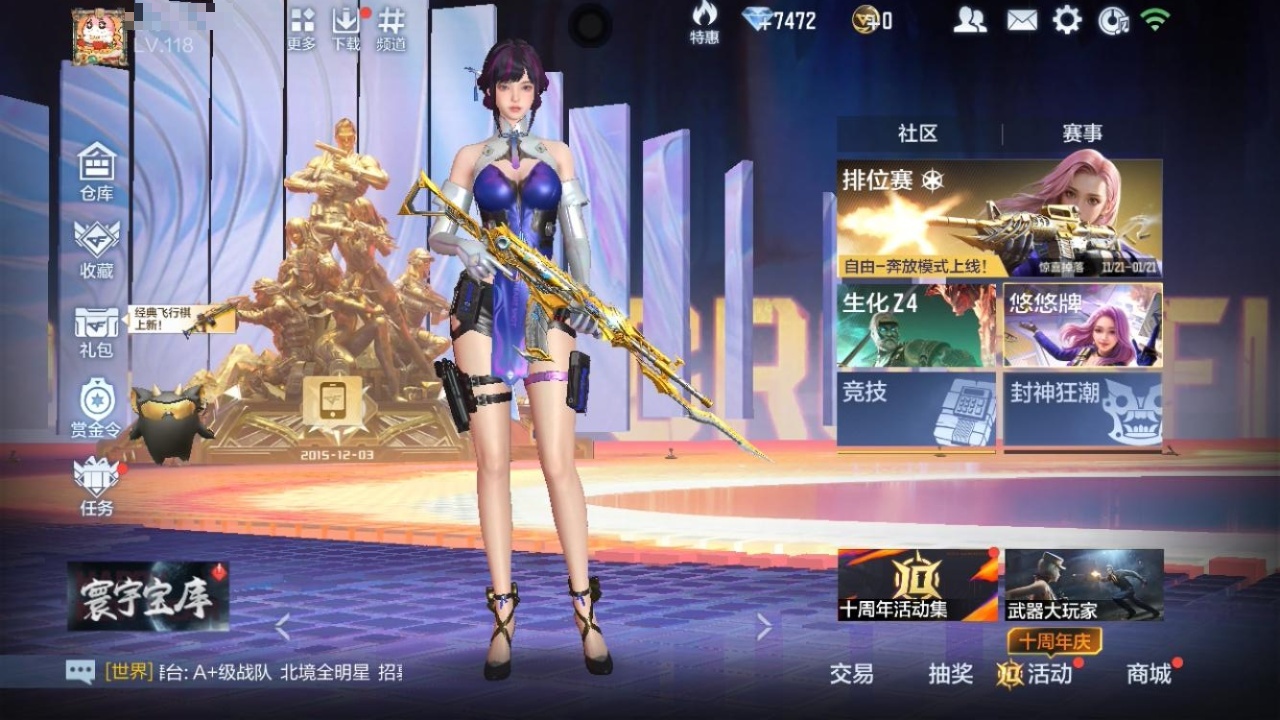Open the 下载 download icon
This screenshot has width=1280, height=720.
click(x=346, y=29)
